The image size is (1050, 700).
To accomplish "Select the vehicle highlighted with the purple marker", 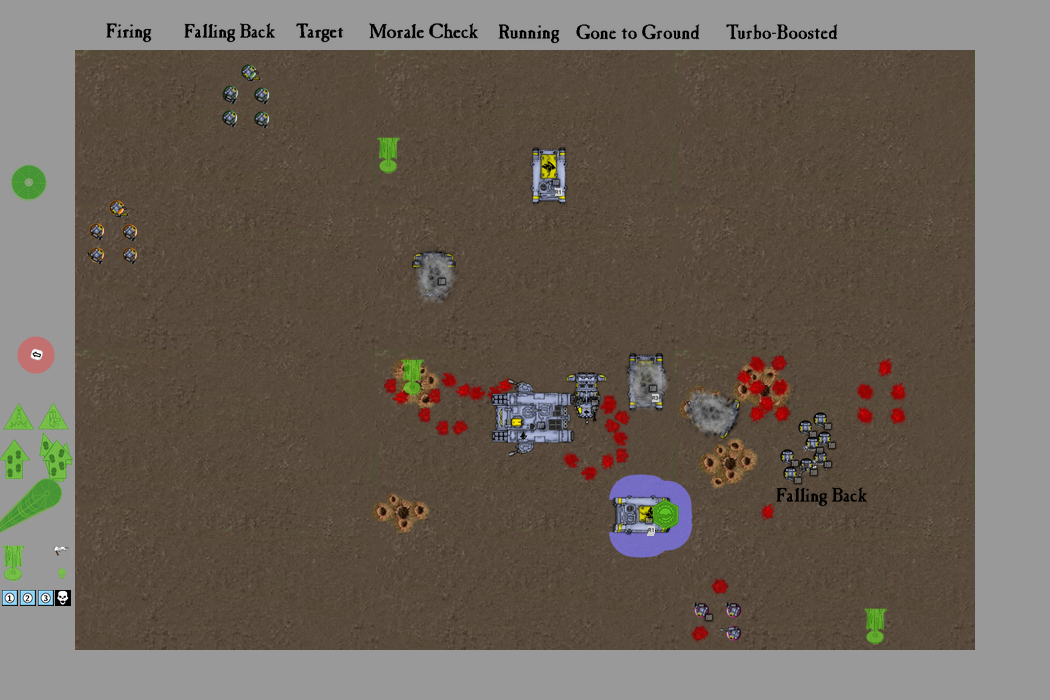I will (648, 516).
